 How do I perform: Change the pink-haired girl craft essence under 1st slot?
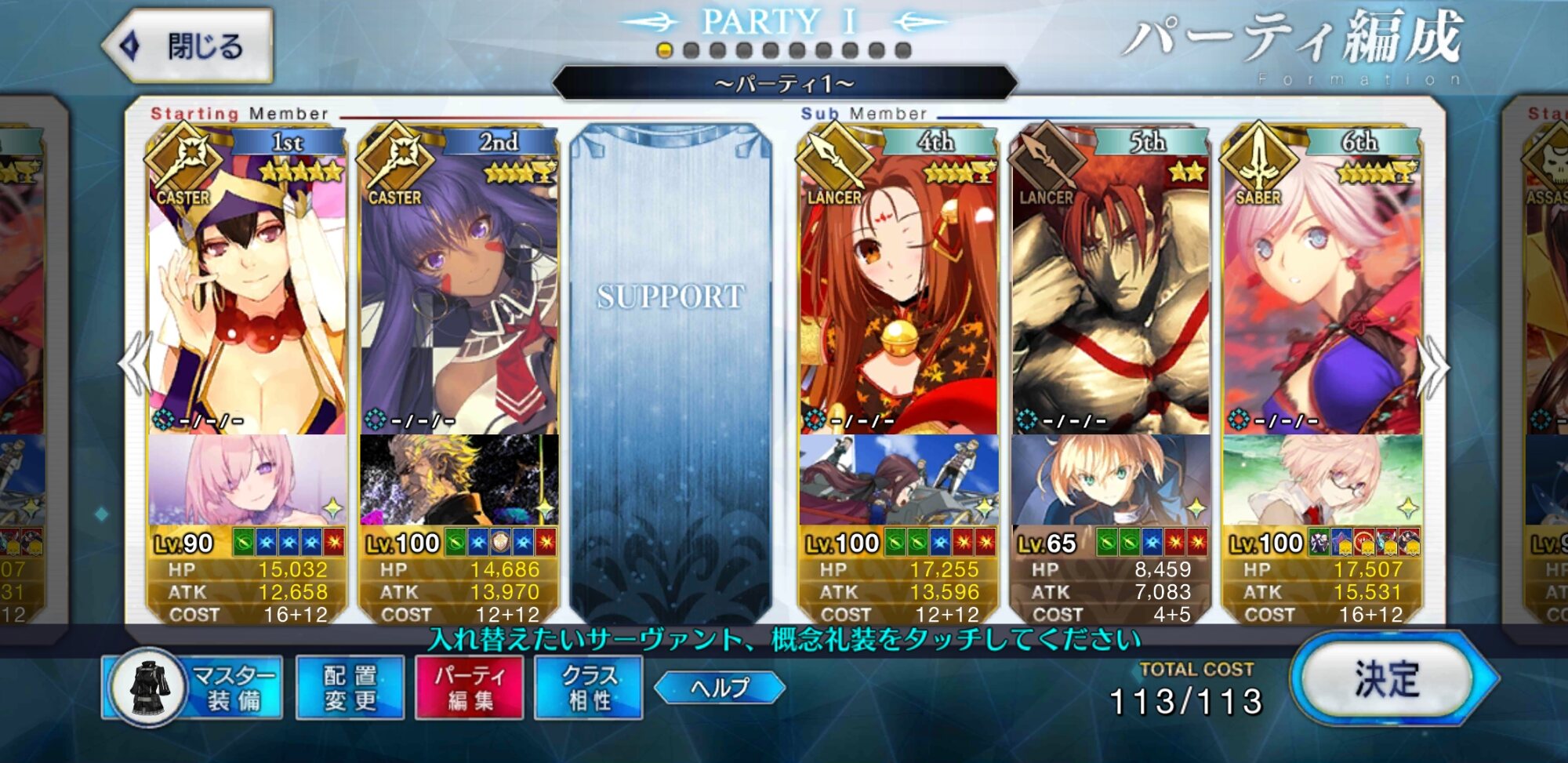[247, 480]
